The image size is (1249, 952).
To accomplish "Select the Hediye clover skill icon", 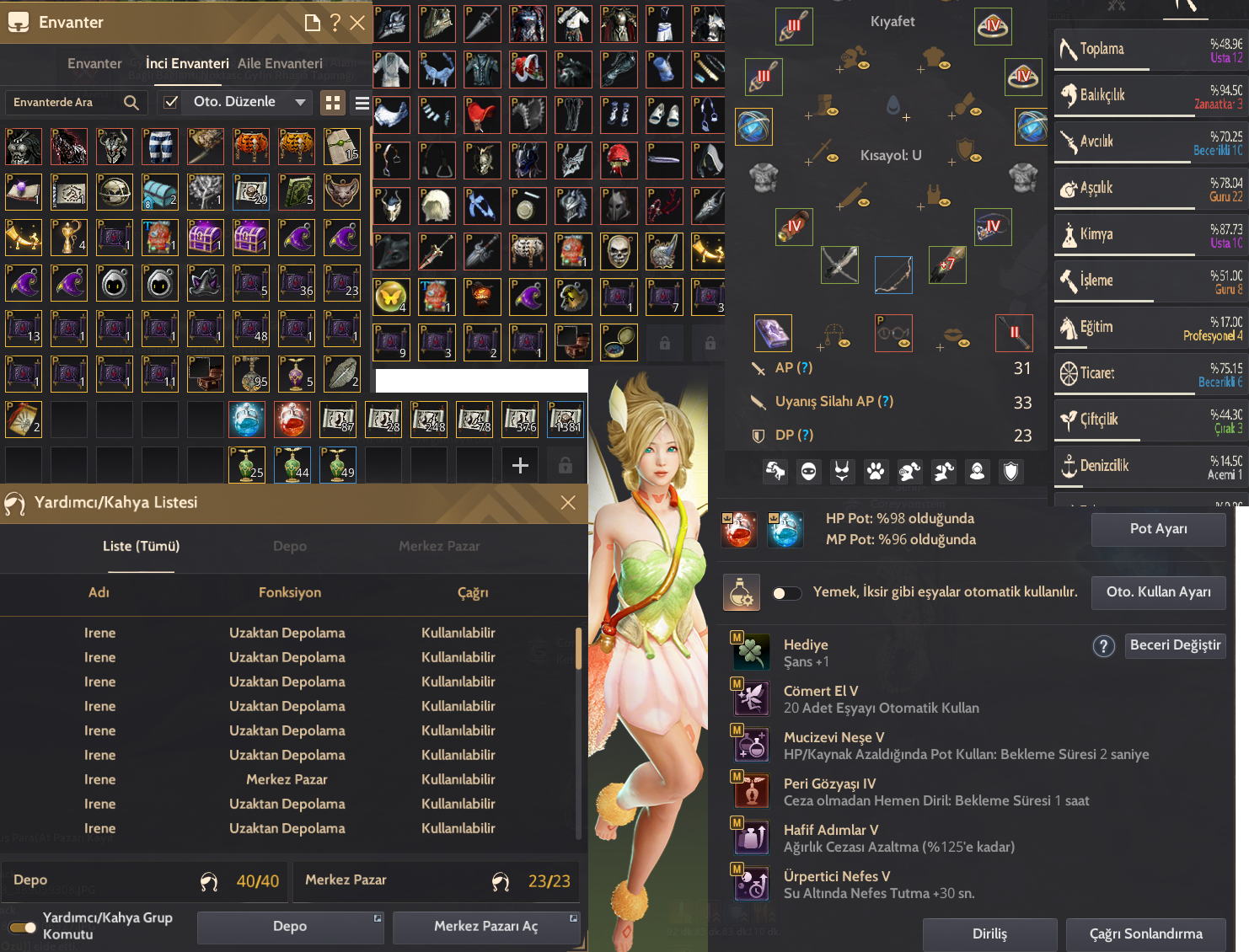I will click(x=752, y=651).
